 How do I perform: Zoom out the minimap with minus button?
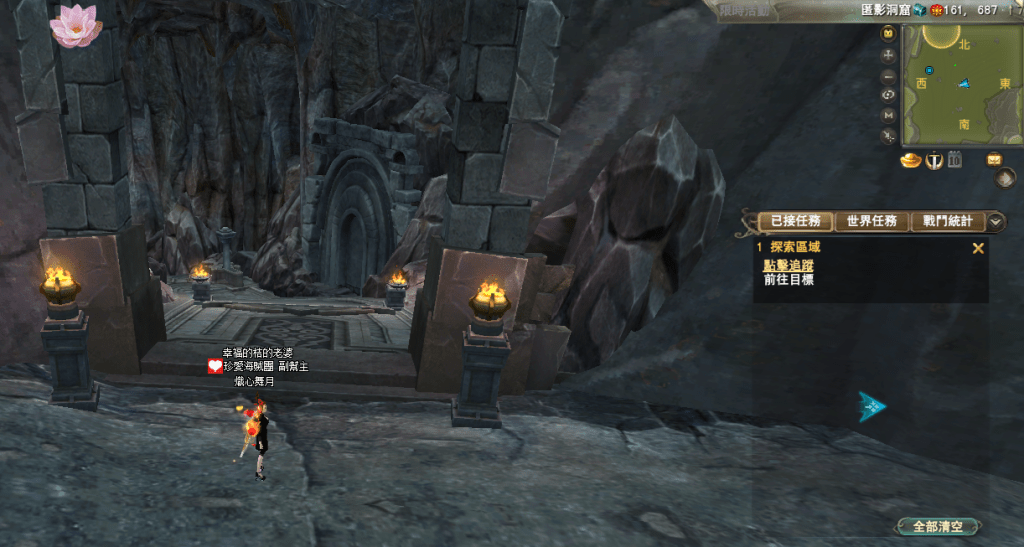(888, 76)
